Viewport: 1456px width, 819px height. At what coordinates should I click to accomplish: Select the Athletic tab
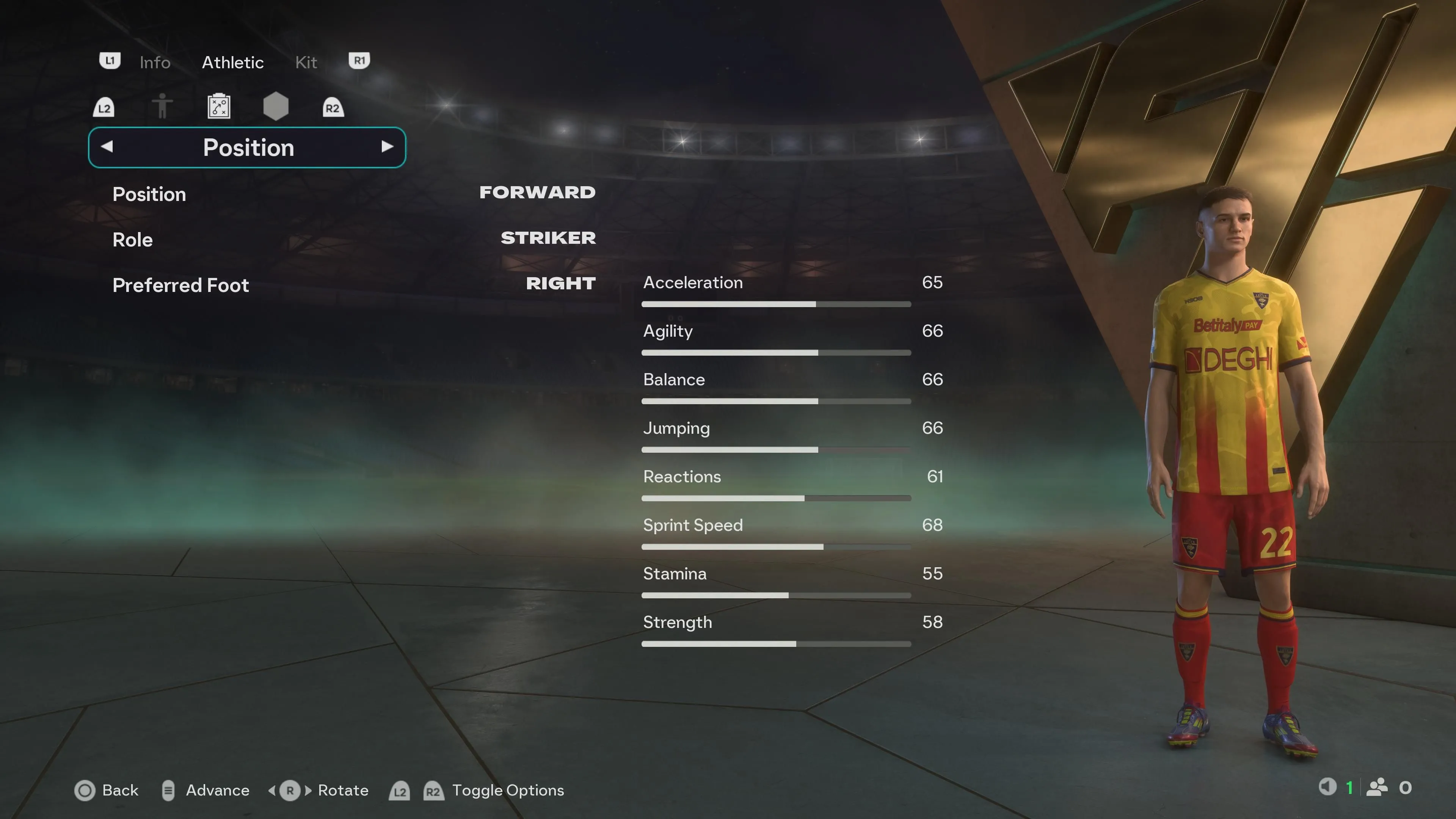pyautogui.click(x=232, y=62)
